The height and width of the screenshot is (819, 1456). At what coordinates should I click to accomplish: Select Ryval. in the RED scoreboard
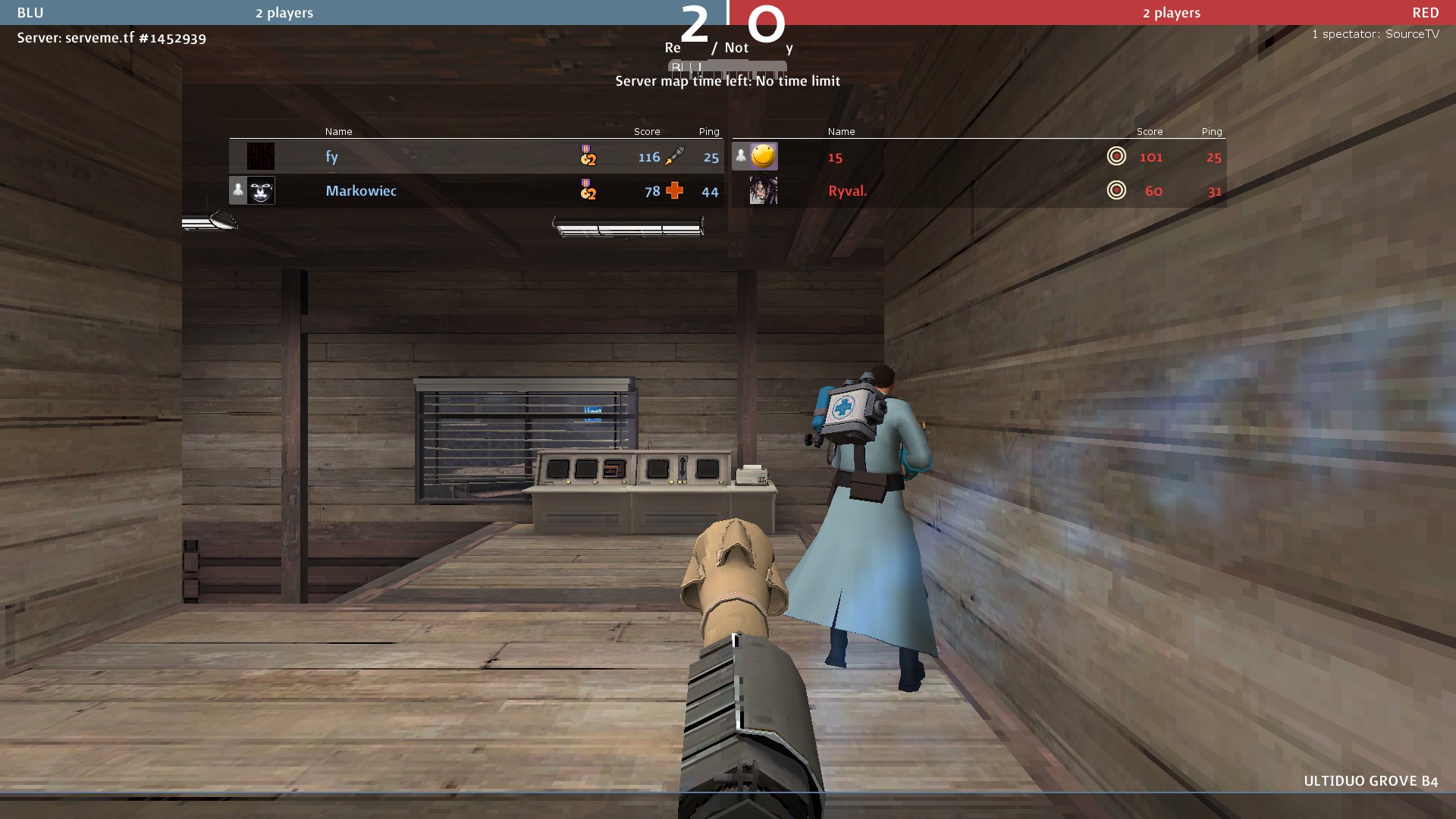coord(847,191)
